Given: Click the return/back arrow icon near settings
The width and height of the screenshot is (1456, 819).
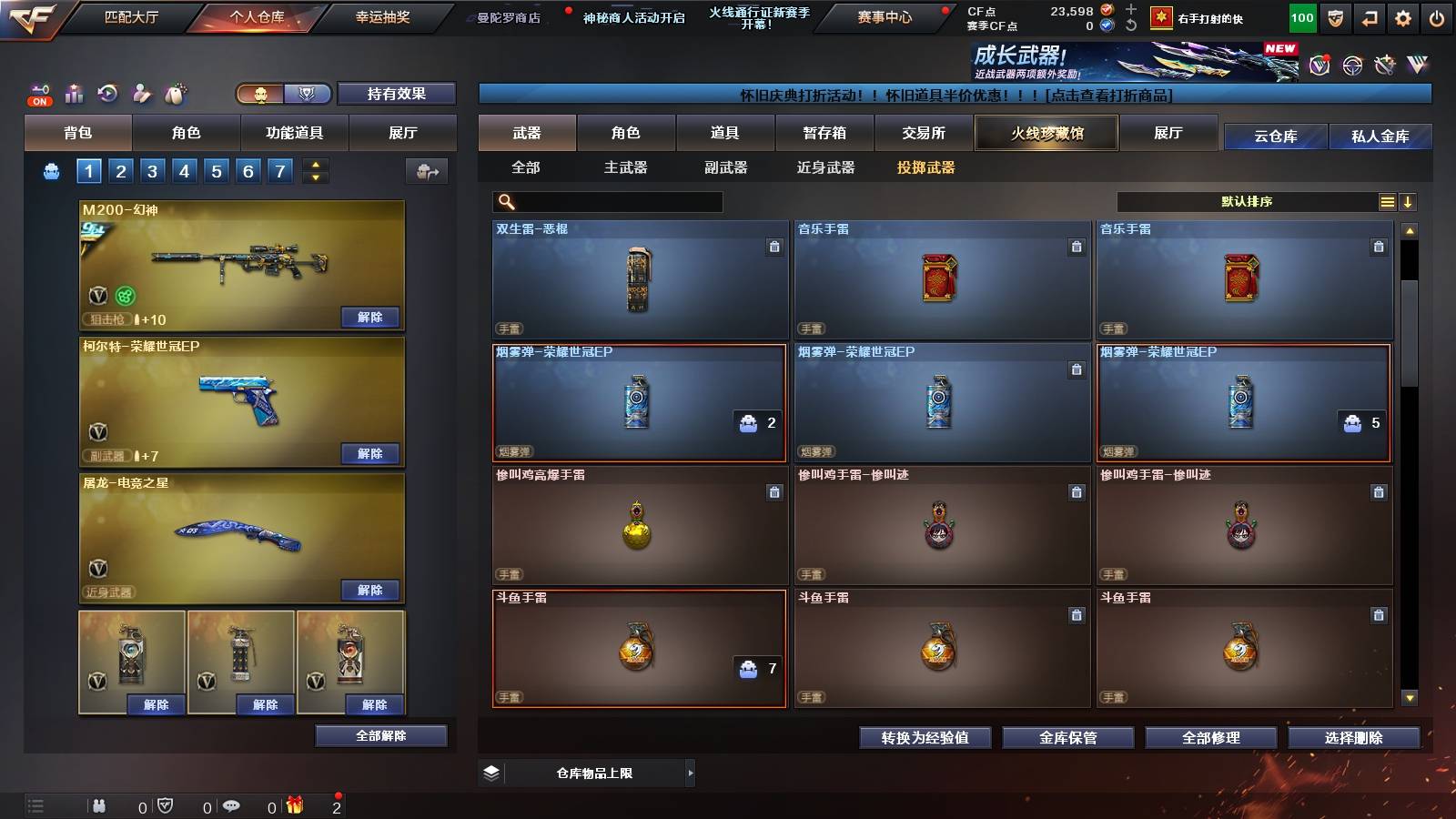Looking at the screenshot, I should [1370, 18].
